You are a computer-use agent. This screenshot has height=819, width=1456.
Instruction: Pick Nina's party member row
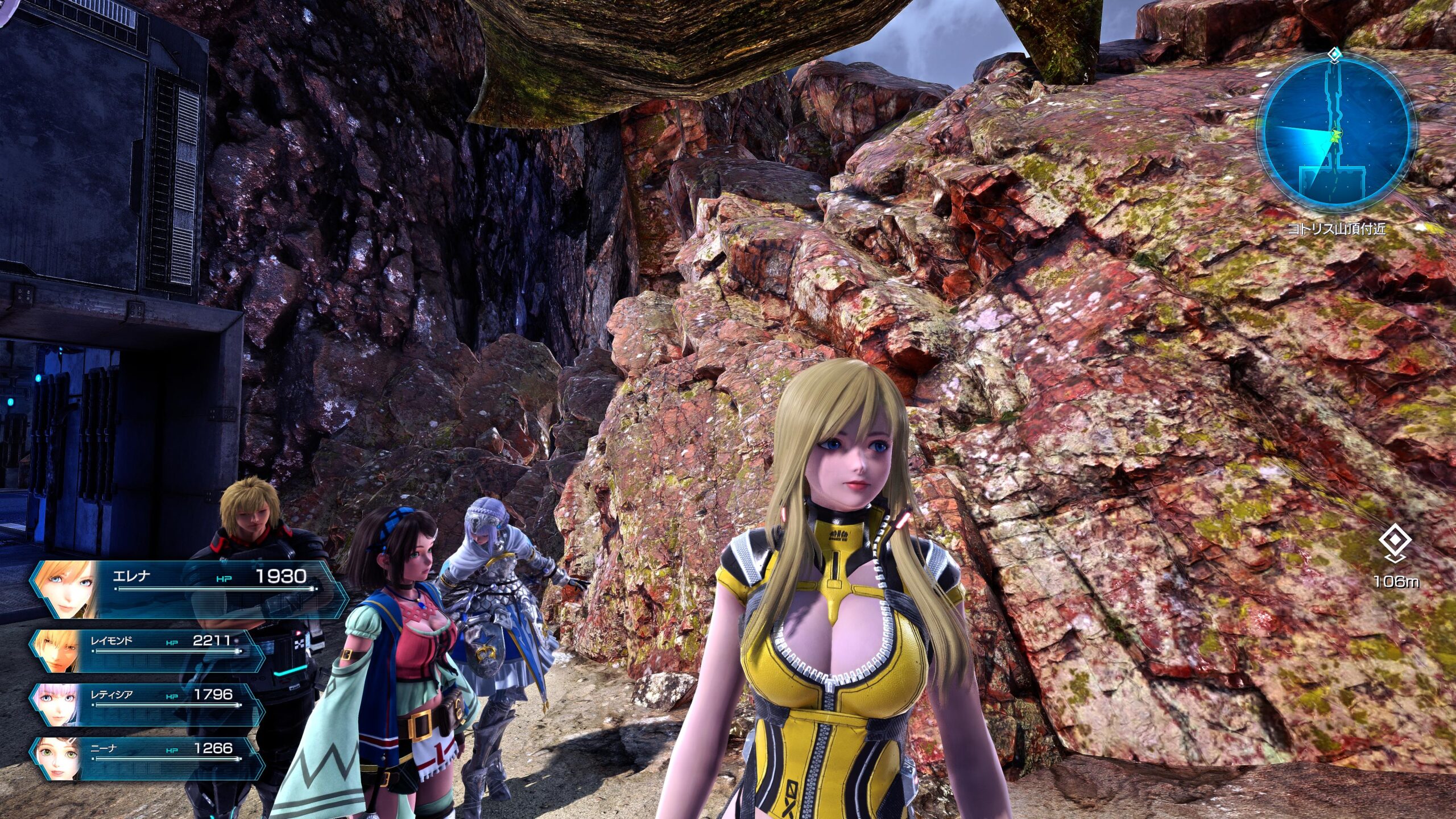[x=148, y=758]
